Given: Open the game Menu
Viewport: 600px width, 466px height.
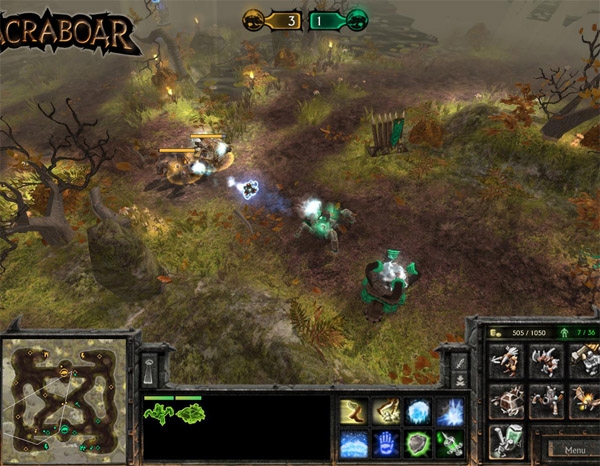Looking at the screenshot, I should coord(573,450).
